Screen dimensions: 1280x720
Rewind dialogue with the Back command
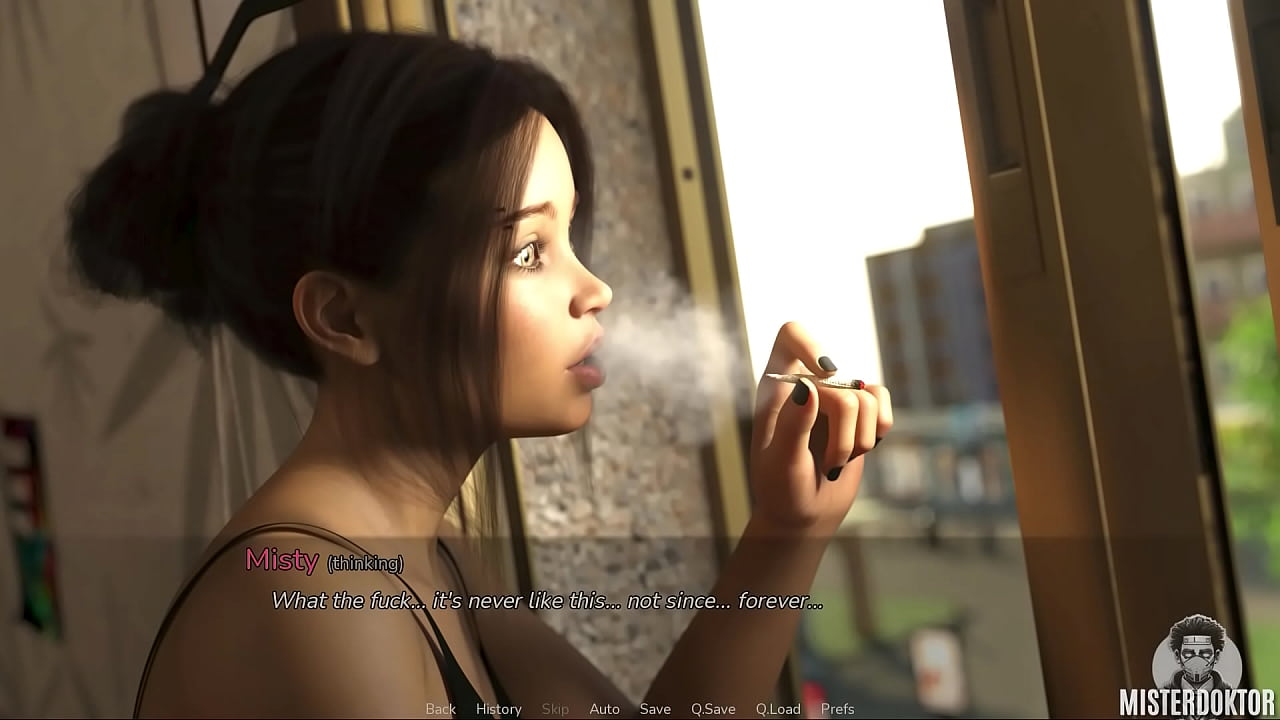click(440, 708)
